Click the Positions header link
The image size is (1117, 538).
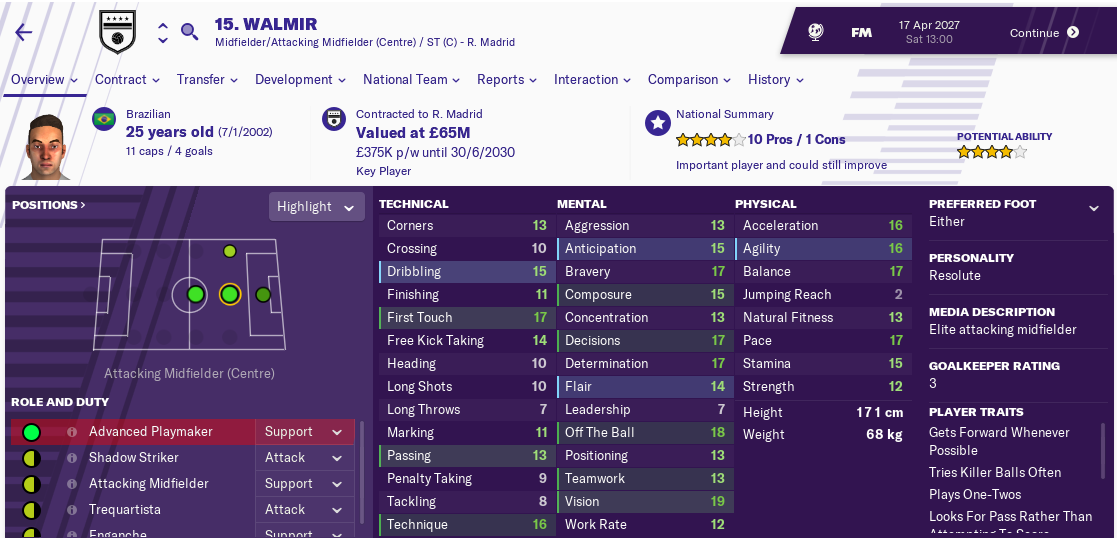coord(48,205)
